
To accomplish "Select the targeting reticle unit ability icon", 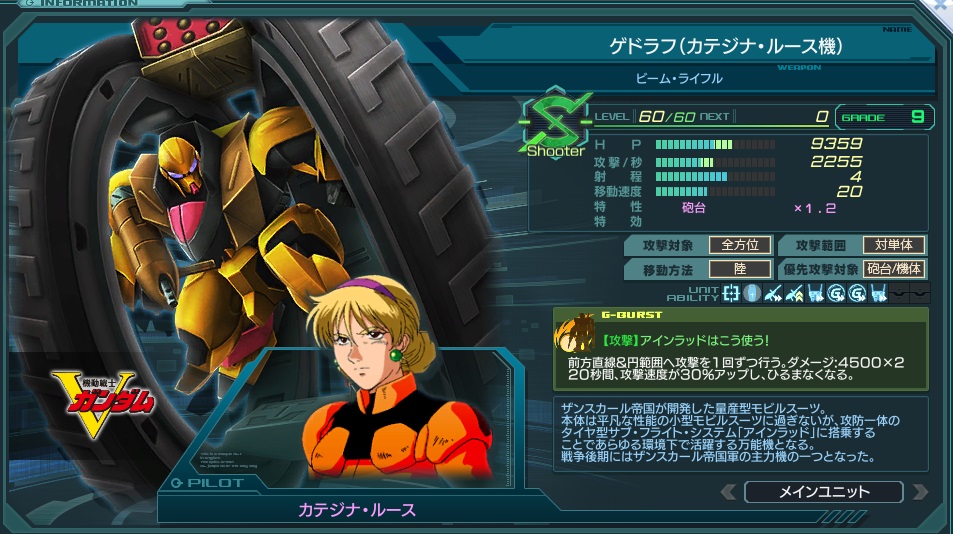I will click(x=733, y=293).
